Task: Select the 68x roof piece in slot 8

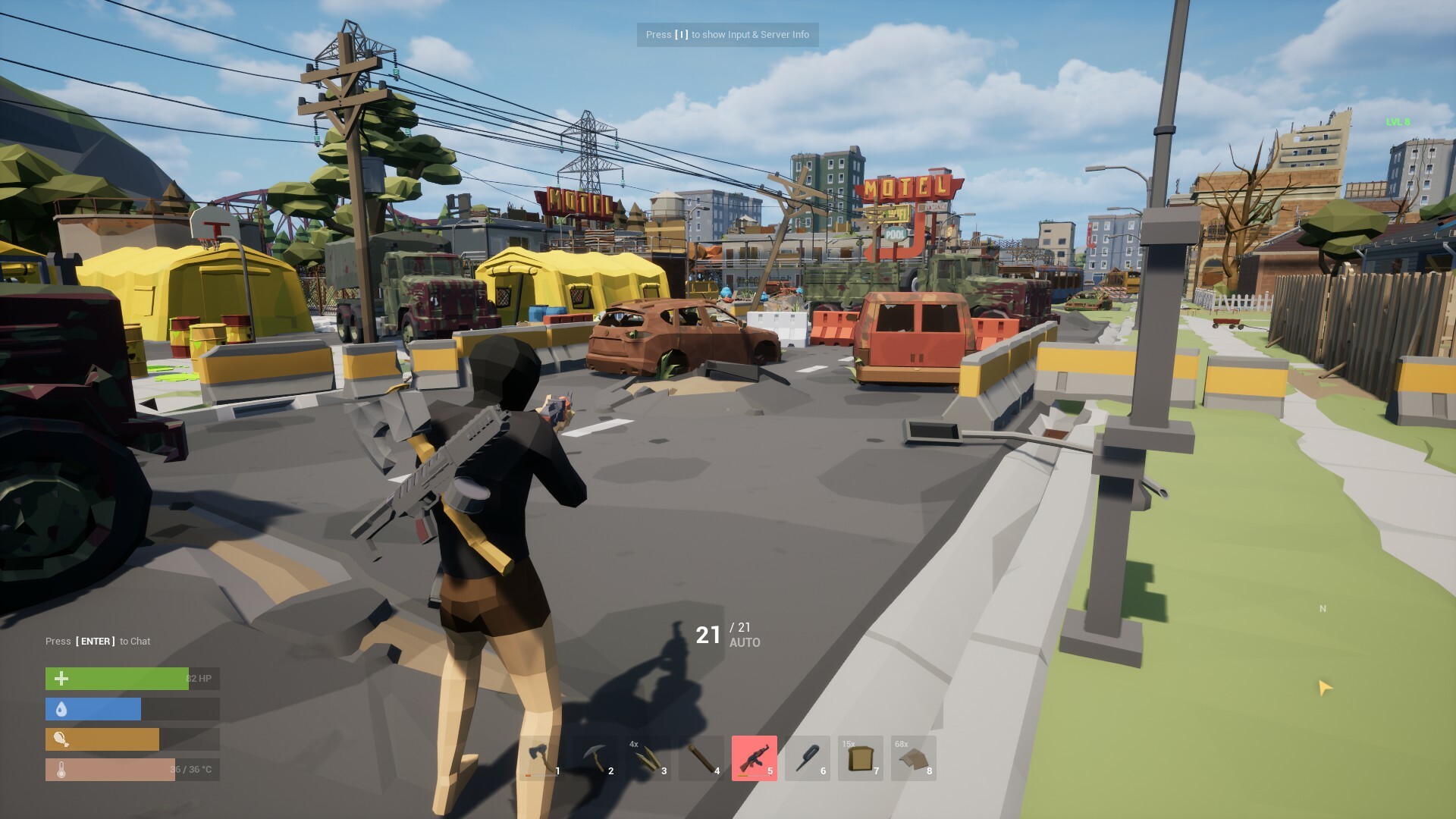Action: coord(914,758)
